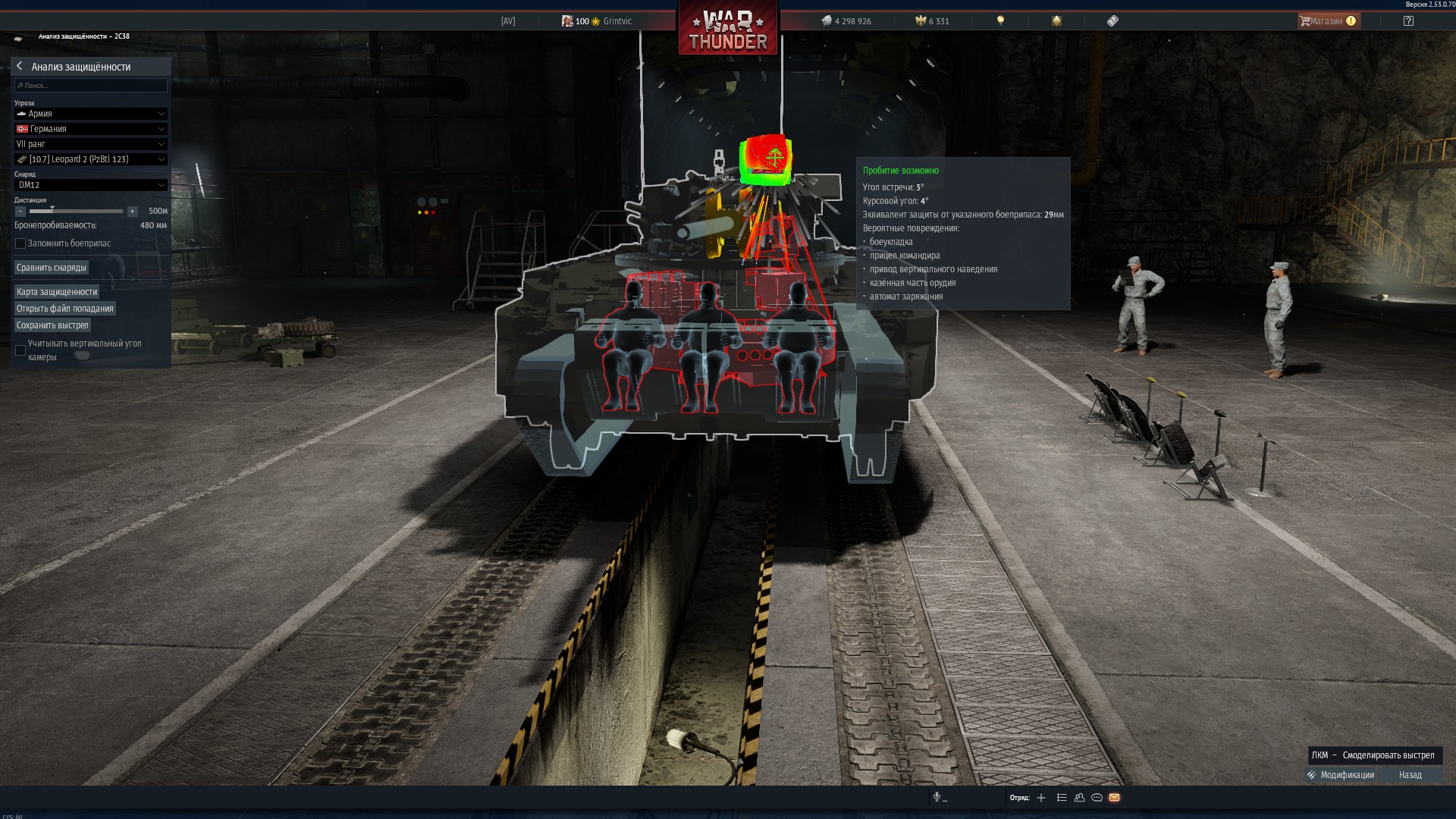Open the Leopard 2 (PzBtl 123) vehicle dropdown

click(x=90, y=159)
